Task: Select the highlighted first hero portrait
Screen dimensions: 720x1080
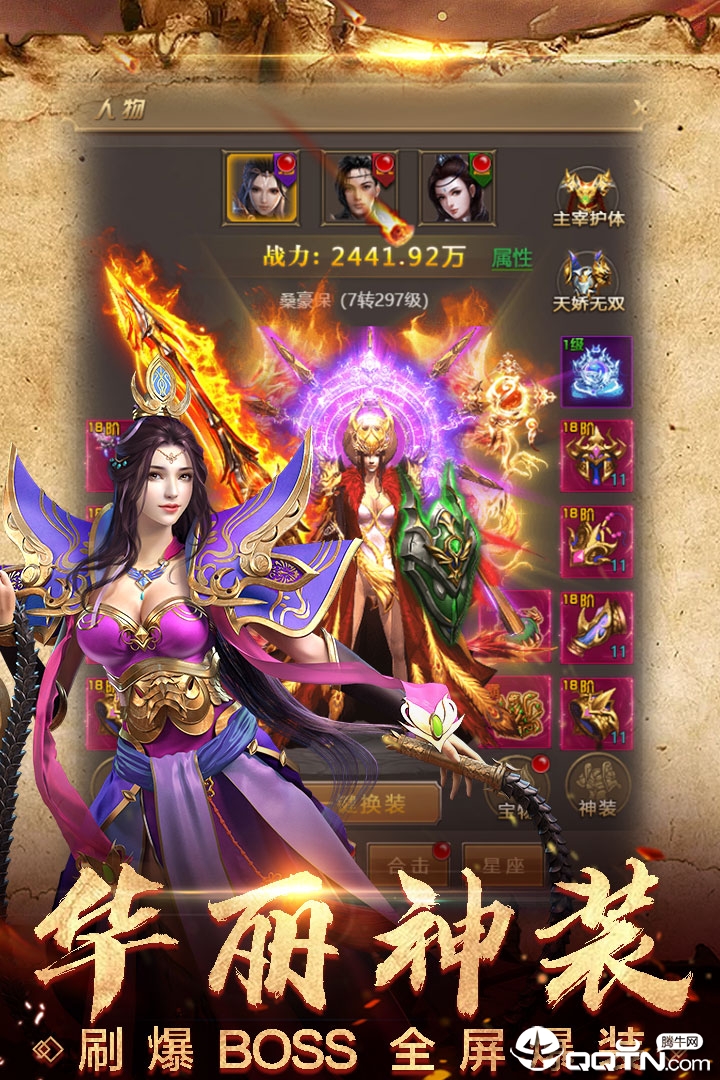Action: point(260,186)
